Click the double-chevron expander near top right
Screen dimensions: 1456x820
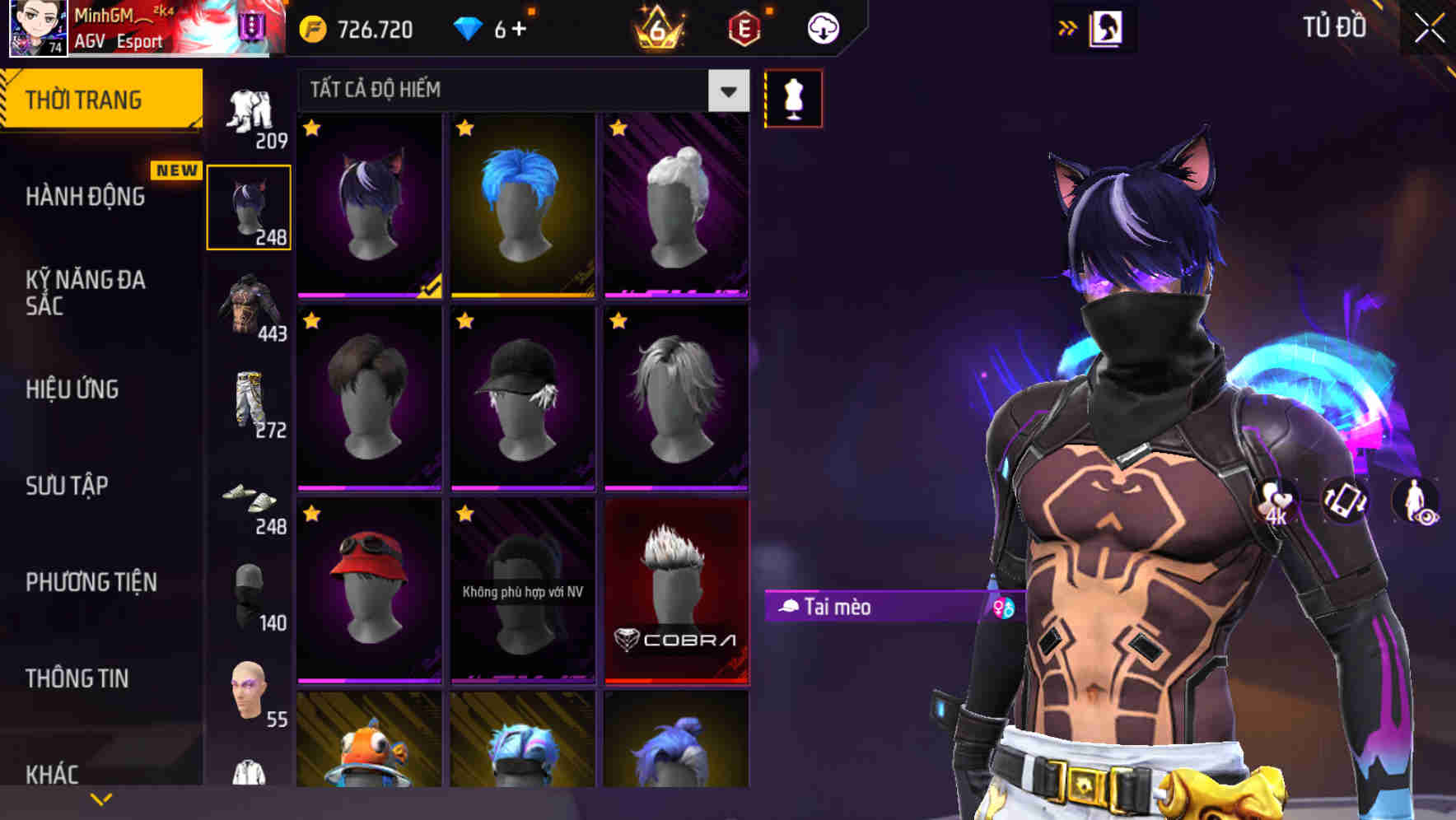tap(1067, 26)
